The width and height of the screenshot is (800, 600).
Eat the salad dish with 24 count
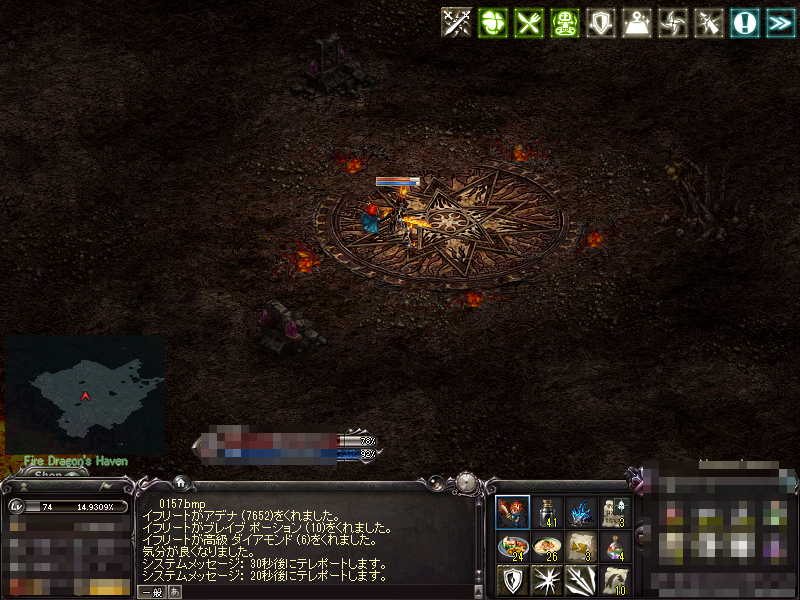(512, 546)
